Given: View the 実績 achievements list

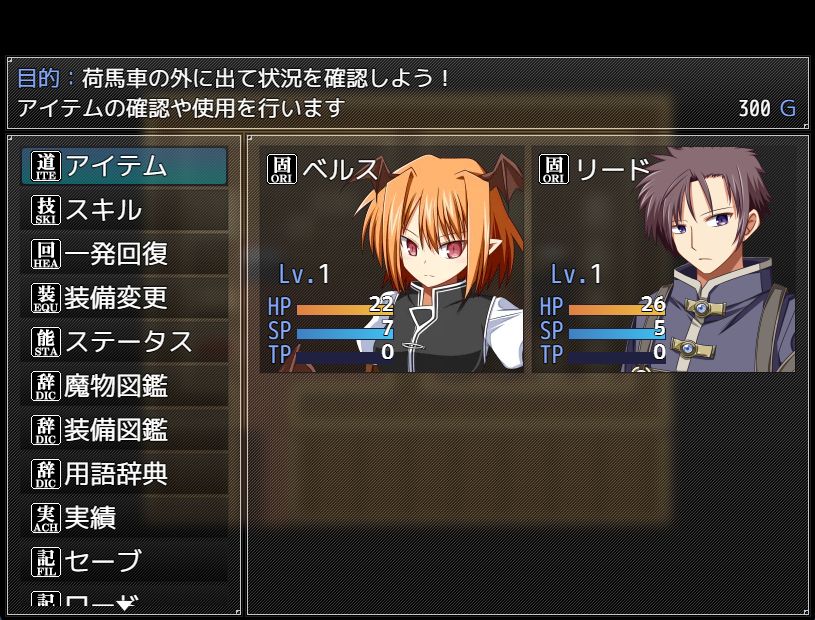Looking at the screenshot, I should click(x=124, y=518).
